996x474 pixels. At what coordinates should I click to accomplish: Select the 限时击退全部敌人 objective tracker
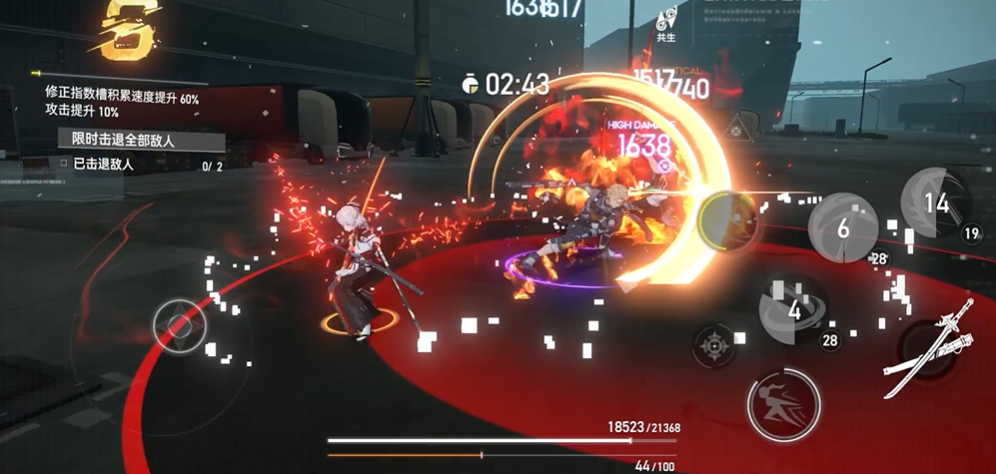click(x=123, y=139)
